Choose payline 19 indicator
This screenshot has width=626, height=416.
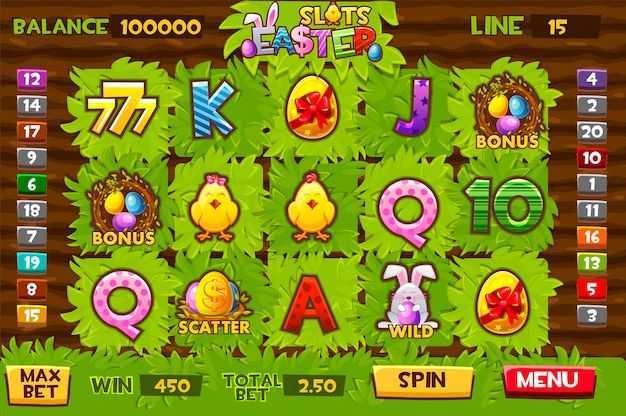click(x=32, y=263)
